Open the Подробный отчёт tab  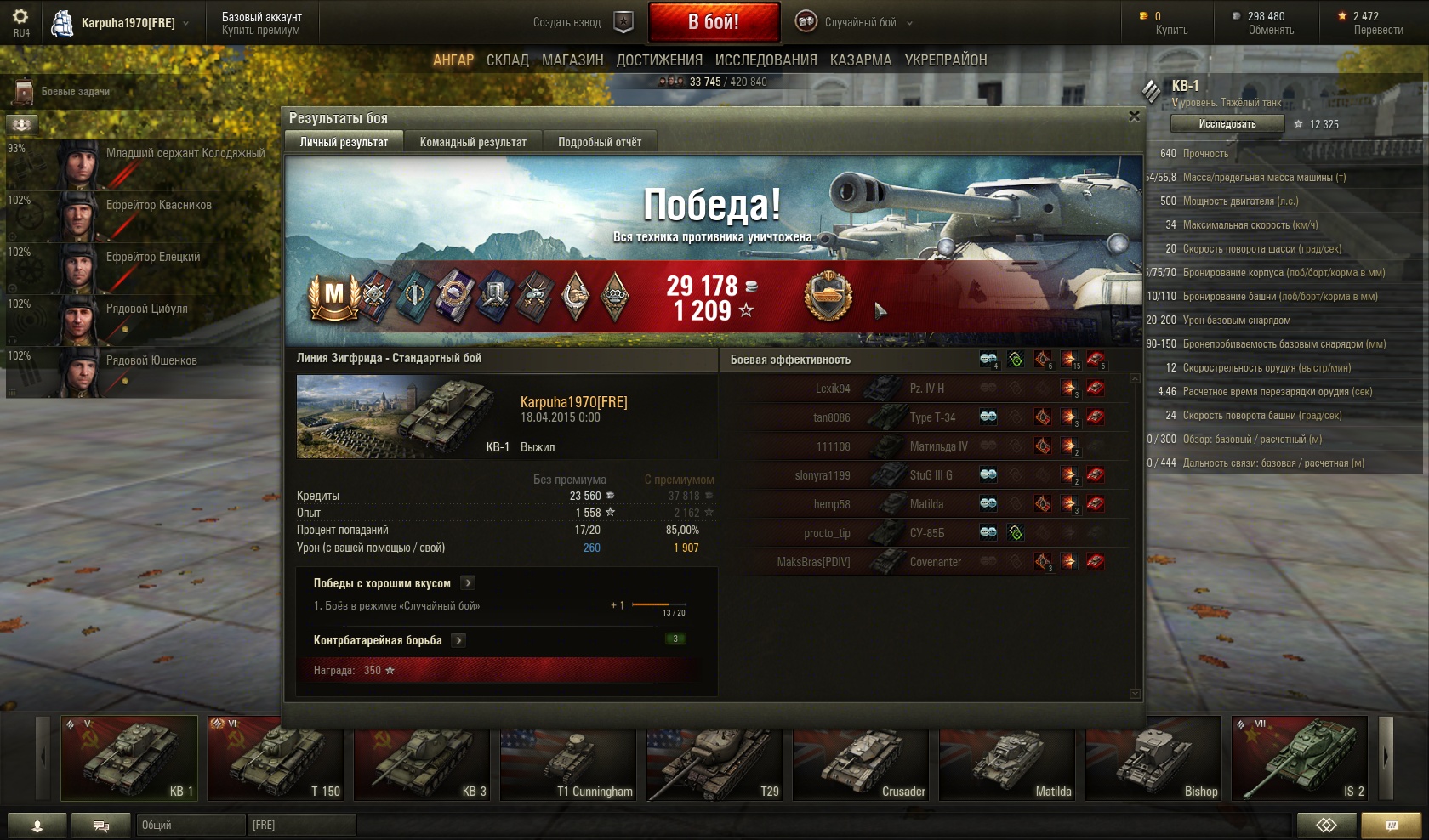(x=600, y=142)
